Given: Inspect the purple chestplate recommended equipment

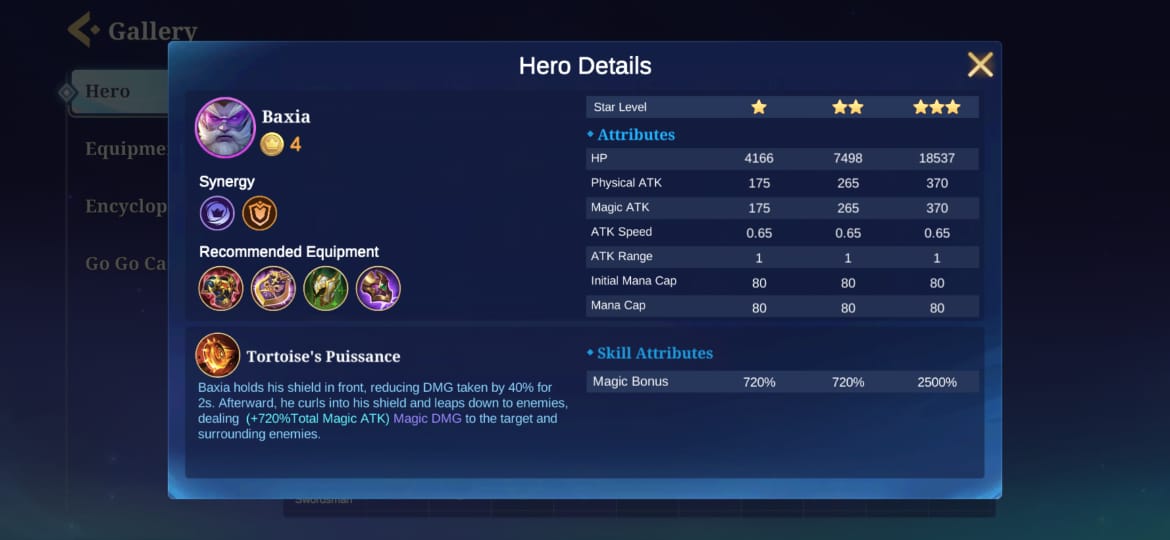Looking at the screenshot, I should tap(378, 288).
